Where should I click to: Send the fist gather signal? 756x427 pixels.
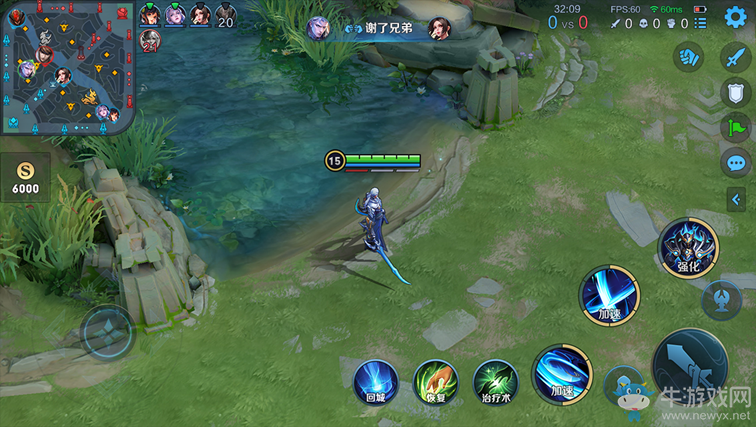[x=688, y=56]
